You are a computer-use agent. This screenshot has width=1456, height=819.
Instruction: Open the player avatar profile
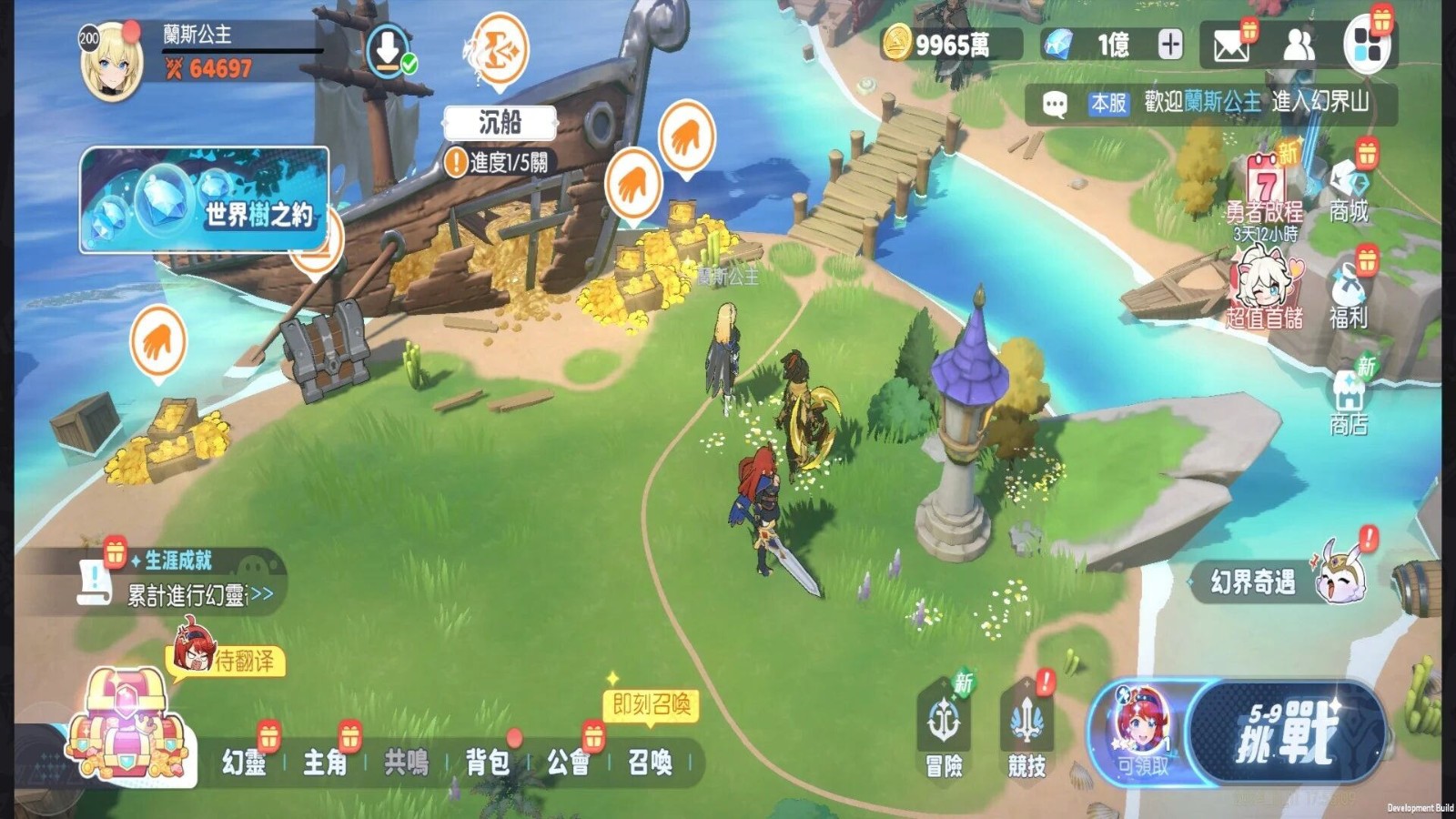point(111,62)
